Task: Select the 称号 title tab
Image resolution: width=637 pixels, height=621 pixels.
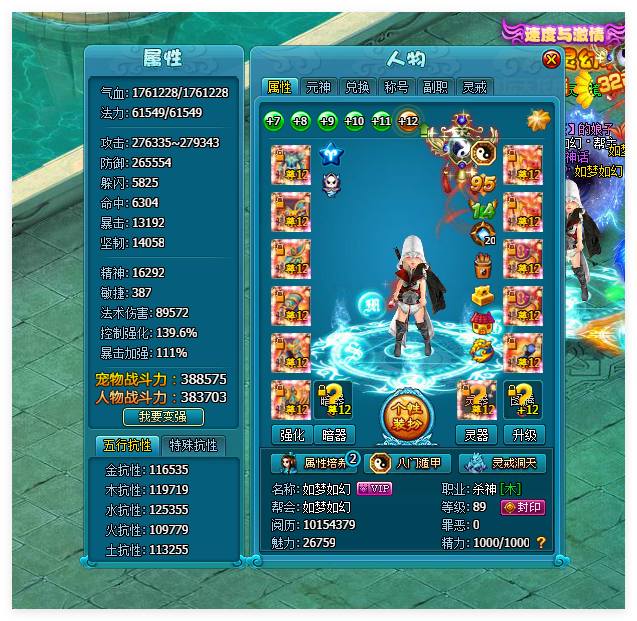Action: (x=394, y=87)
